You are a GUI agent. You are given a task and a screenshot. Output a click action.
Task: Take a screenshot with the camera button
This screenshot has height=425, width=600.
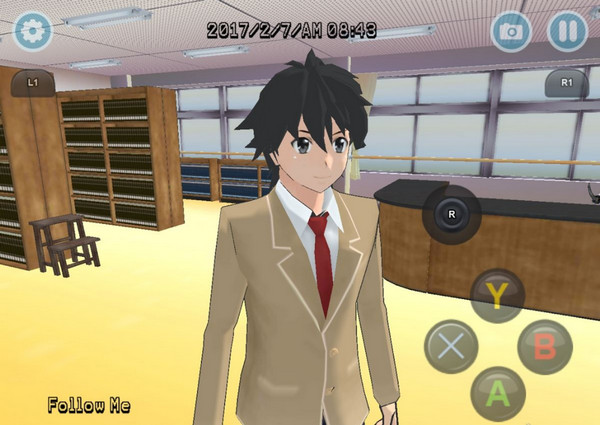[x=511, y=30]
